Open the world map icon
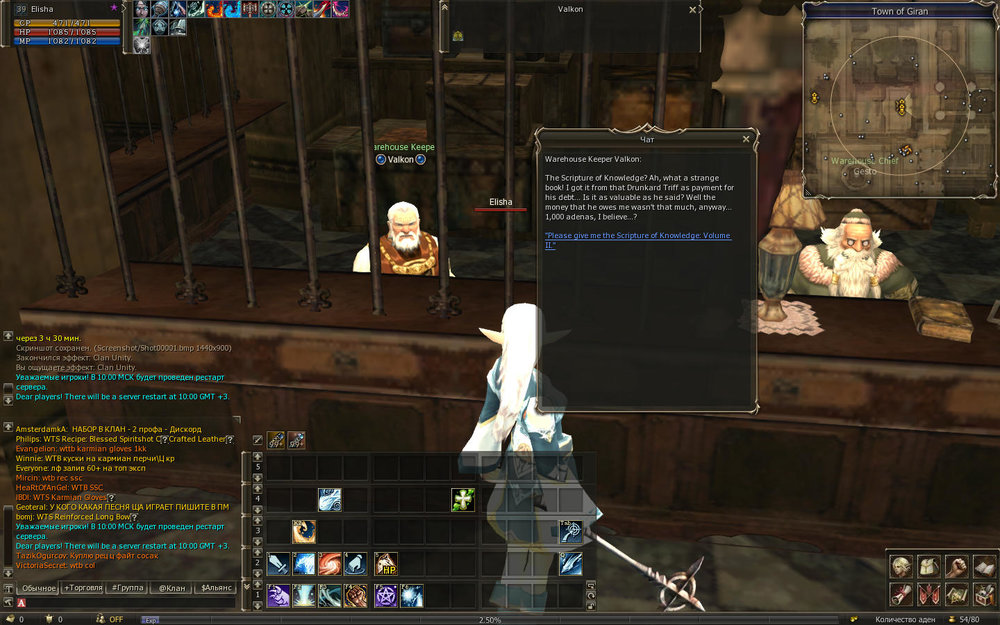Viewport: 1000px width, 625px height. pos(956,595)
